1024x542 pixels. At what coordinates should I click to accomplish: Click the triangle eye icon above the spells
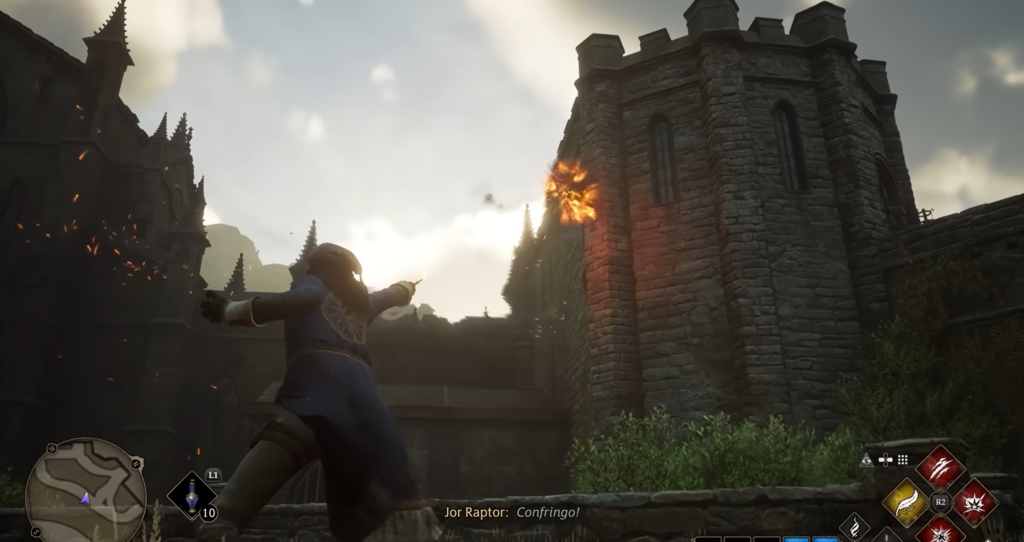(866, 460)
